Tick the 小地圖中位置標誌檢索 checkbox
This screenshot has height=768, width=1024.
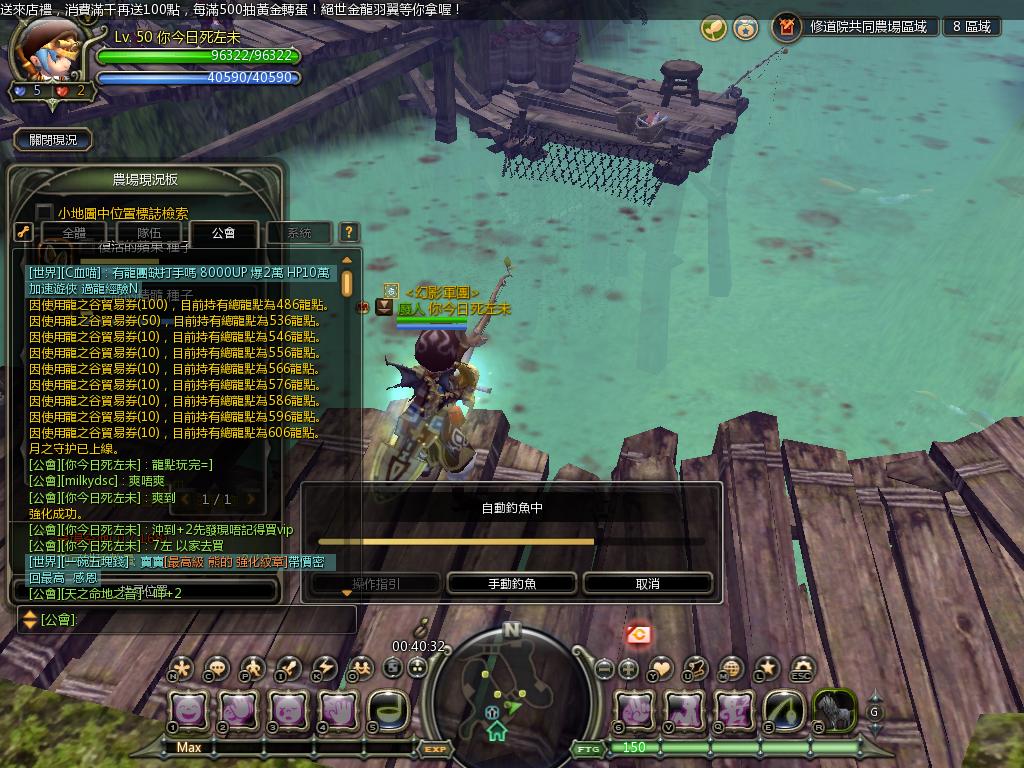coord(44,213)
